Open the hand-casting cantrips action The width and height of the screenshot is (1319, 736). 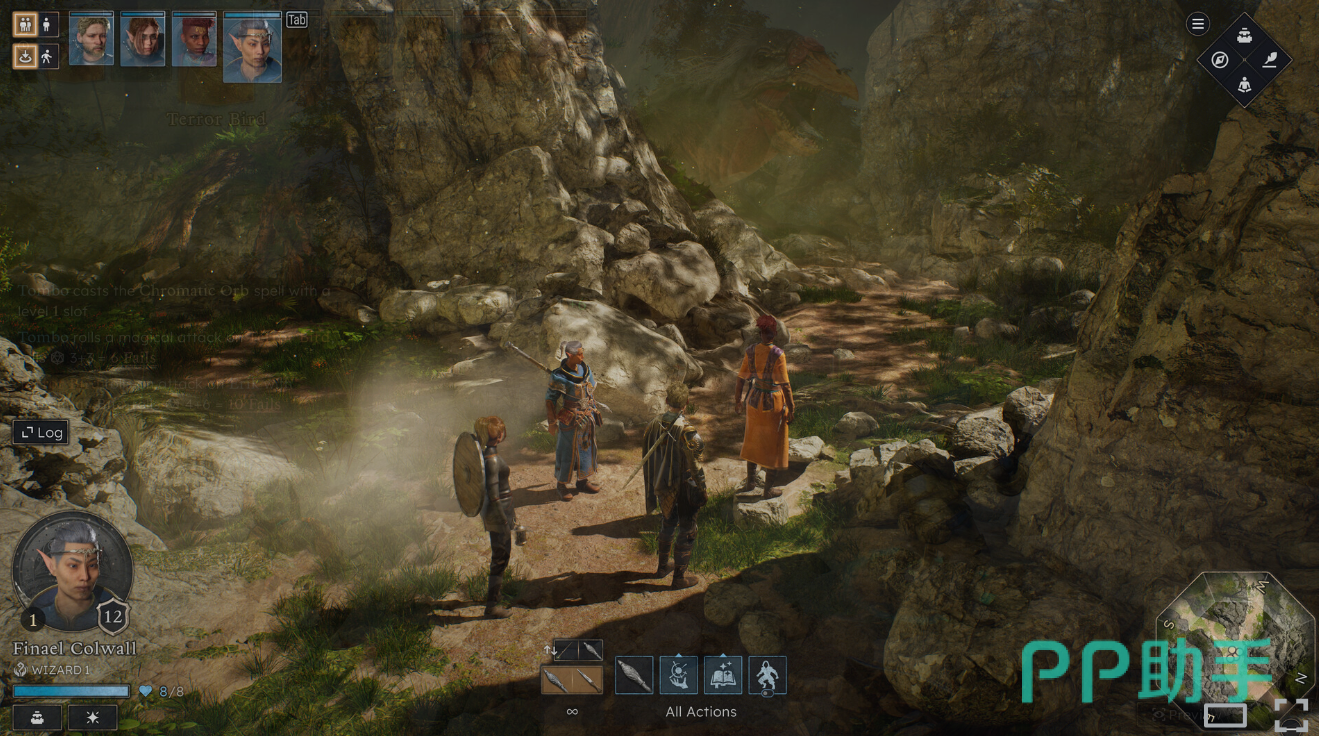point(678,675)
